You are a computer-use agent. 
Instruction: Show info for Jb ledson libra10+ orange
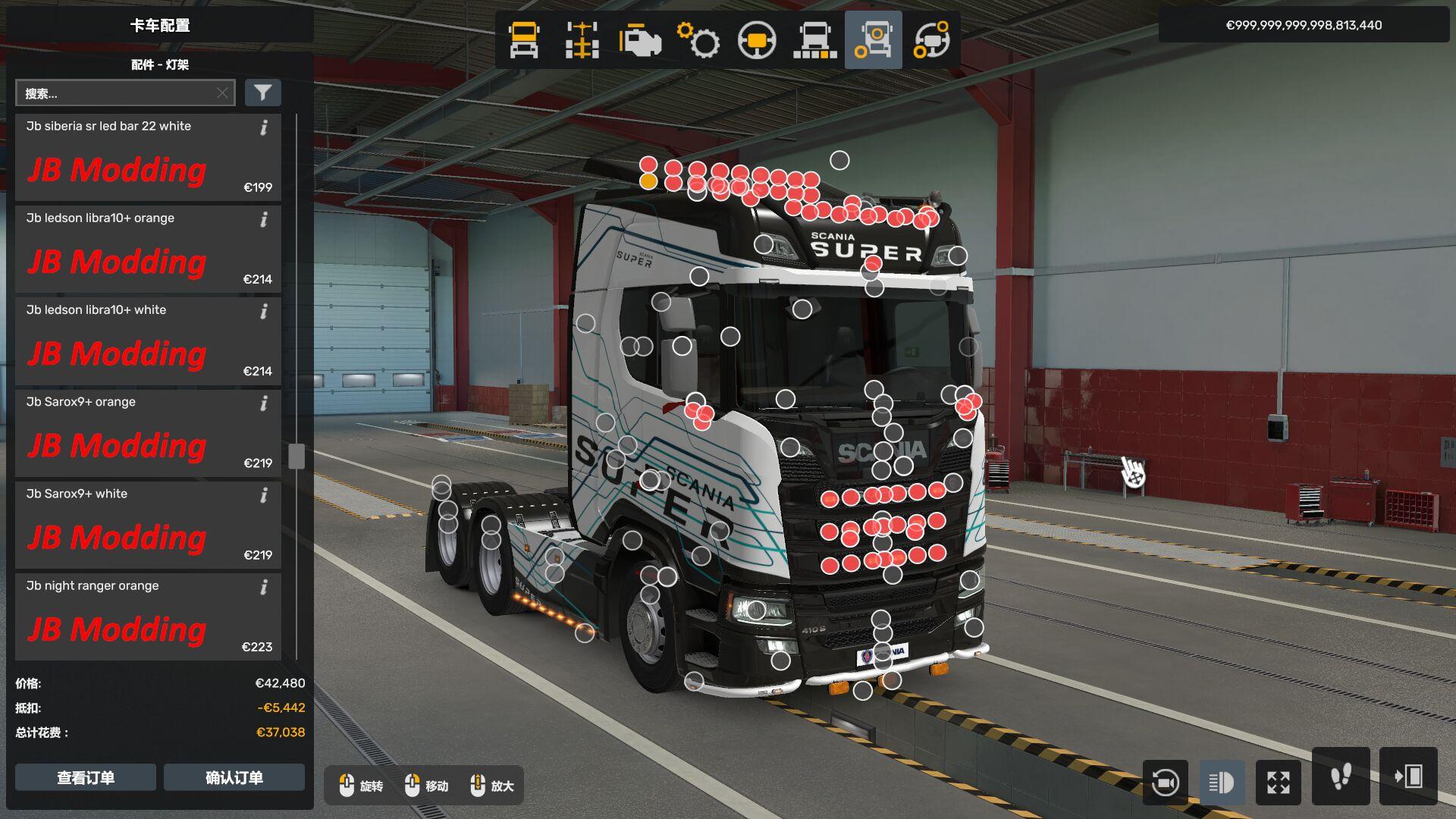coord(264,220)
